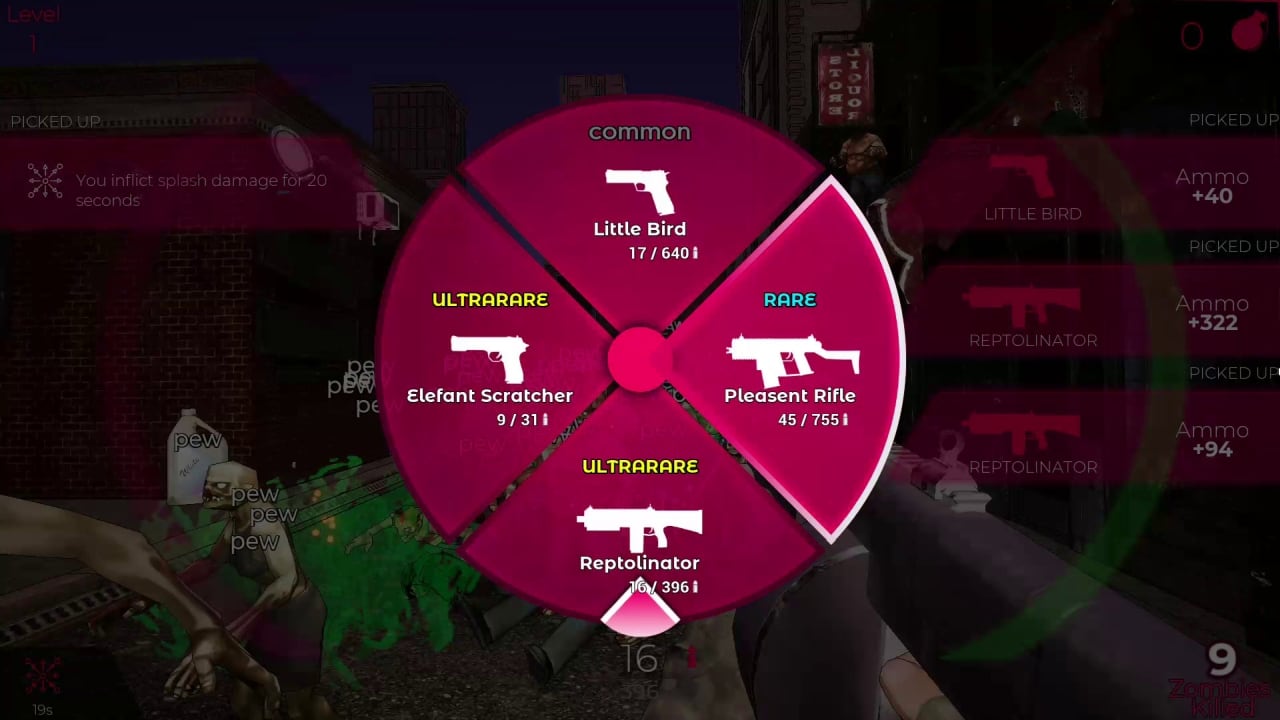Screen dimensions: 1280x720
Task: Click the grenade icon at top right
Action: click(x=1247, y=33)
